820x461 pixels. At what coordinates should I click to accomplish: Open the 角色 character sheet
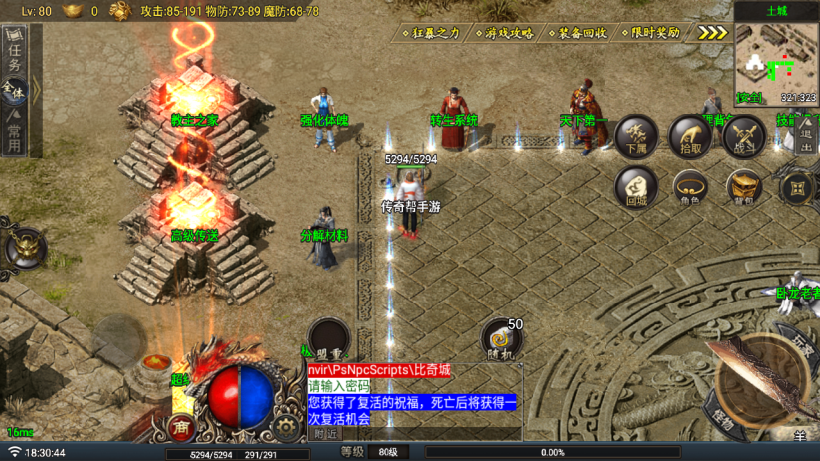coord(689,187)
